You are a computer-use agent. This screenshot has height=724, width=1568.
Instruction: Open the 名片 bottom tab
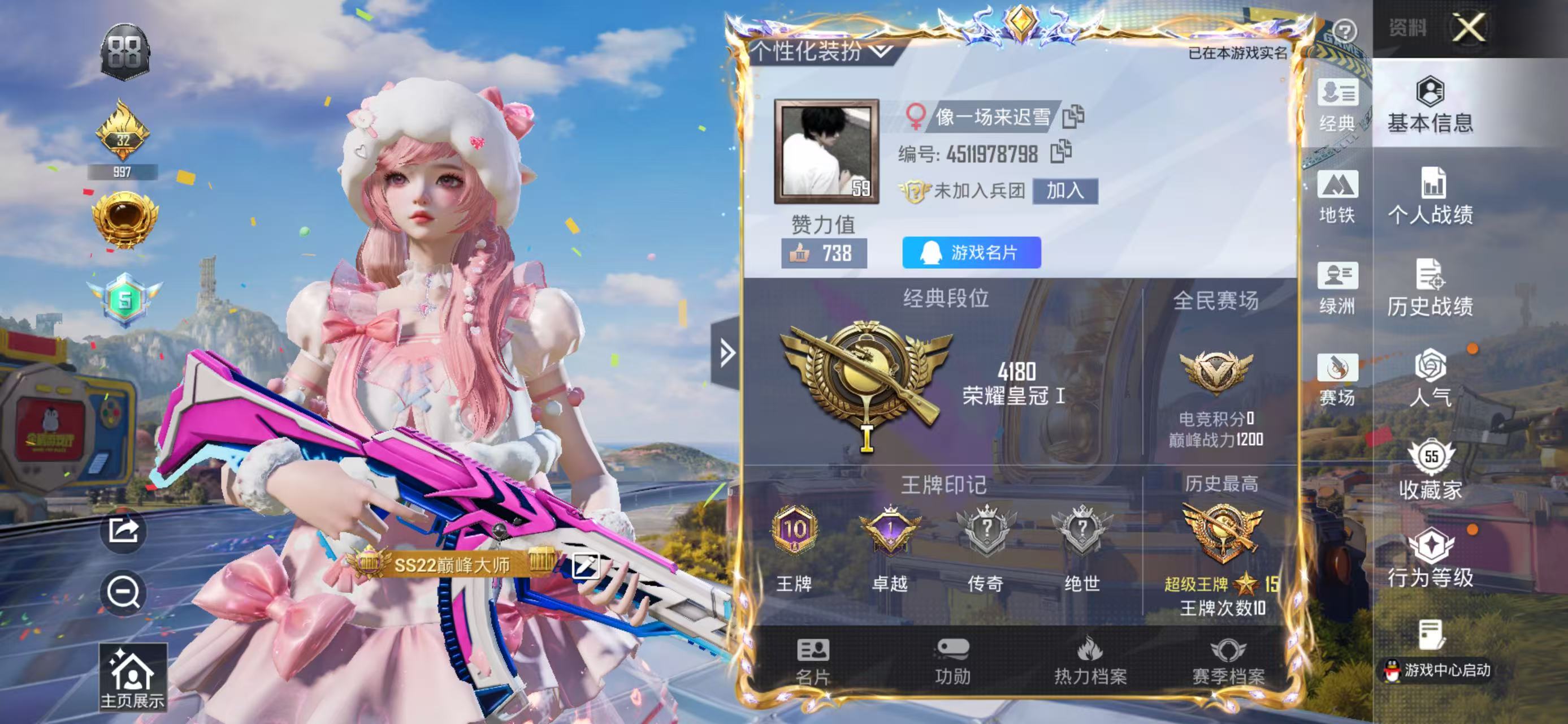812,661
